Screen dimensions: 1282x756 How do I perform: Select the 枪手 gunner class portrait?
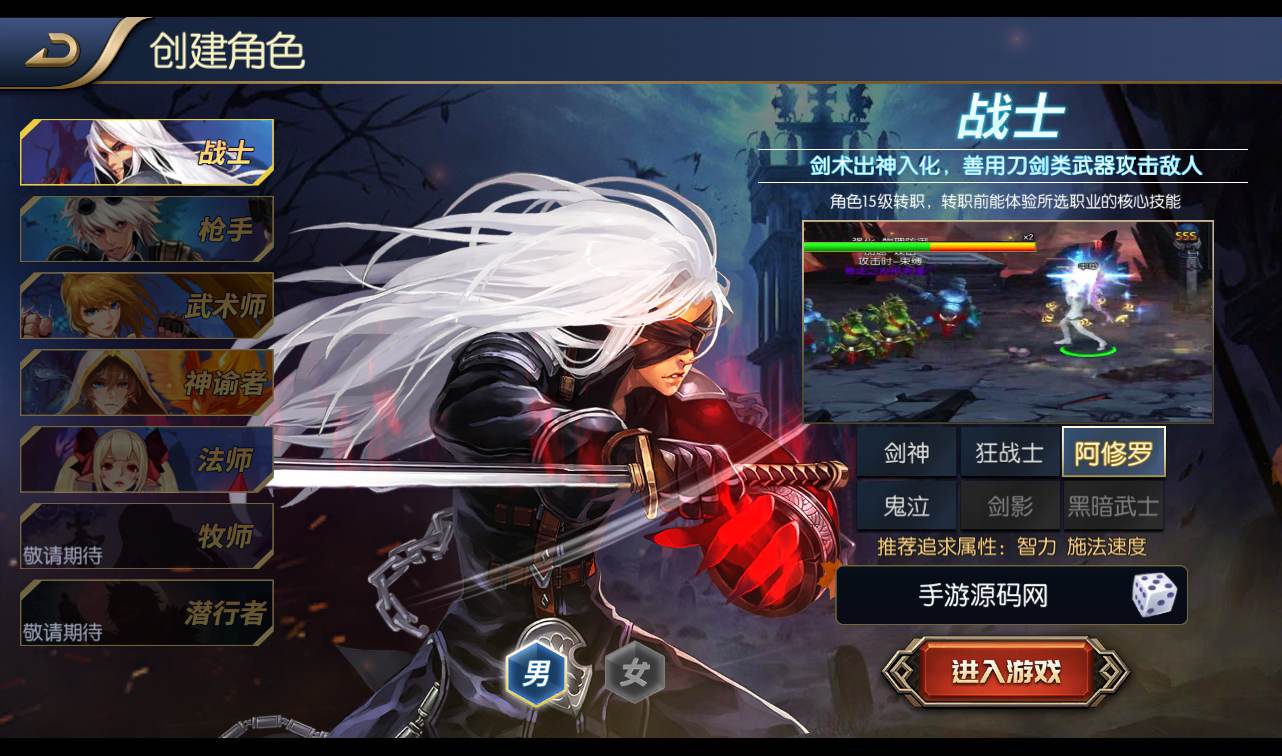click(146, 229)
